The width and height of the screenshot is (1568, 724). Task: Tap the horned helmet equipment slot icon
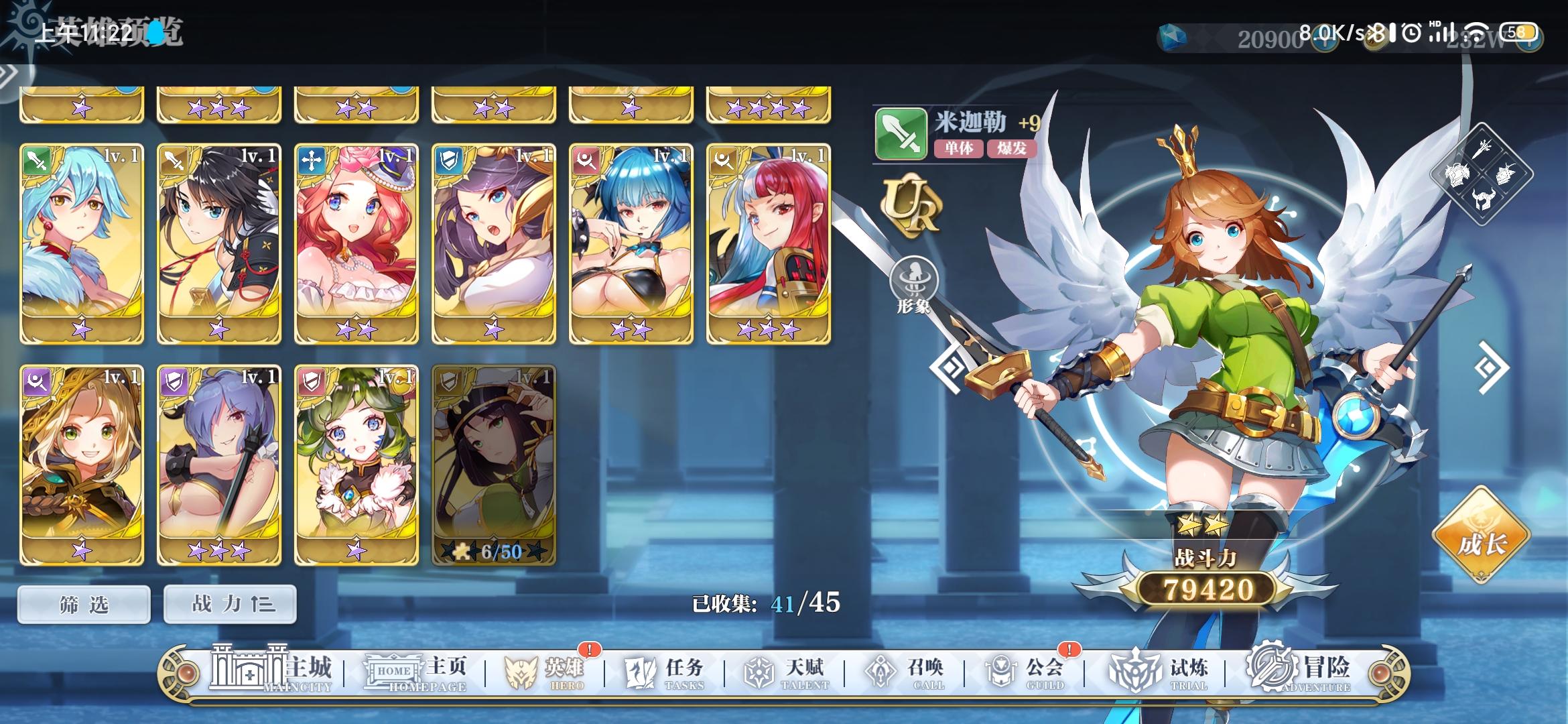(x=1484, y=199)
